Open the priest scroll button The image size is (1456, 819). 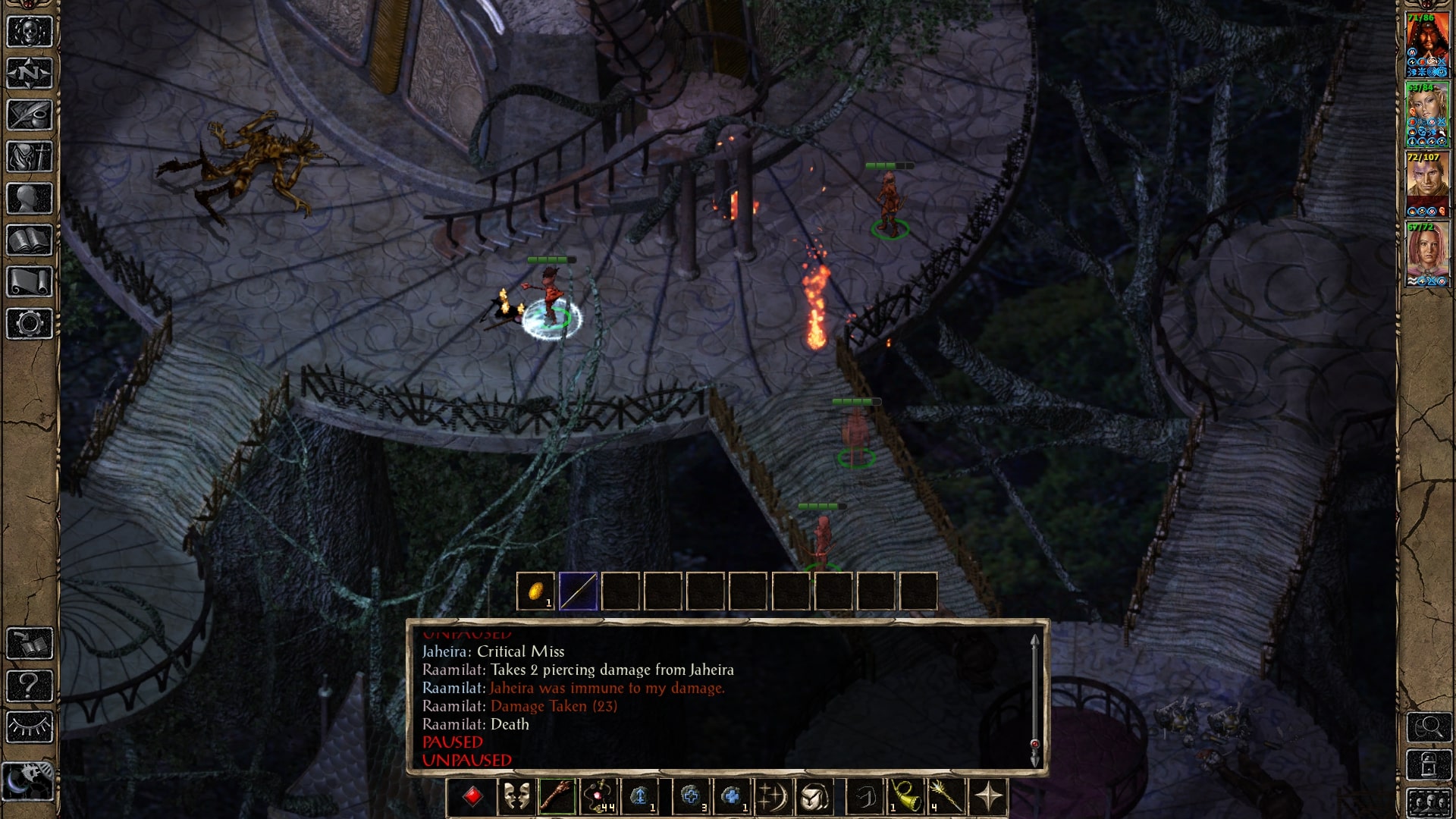[x=30, y=282]
